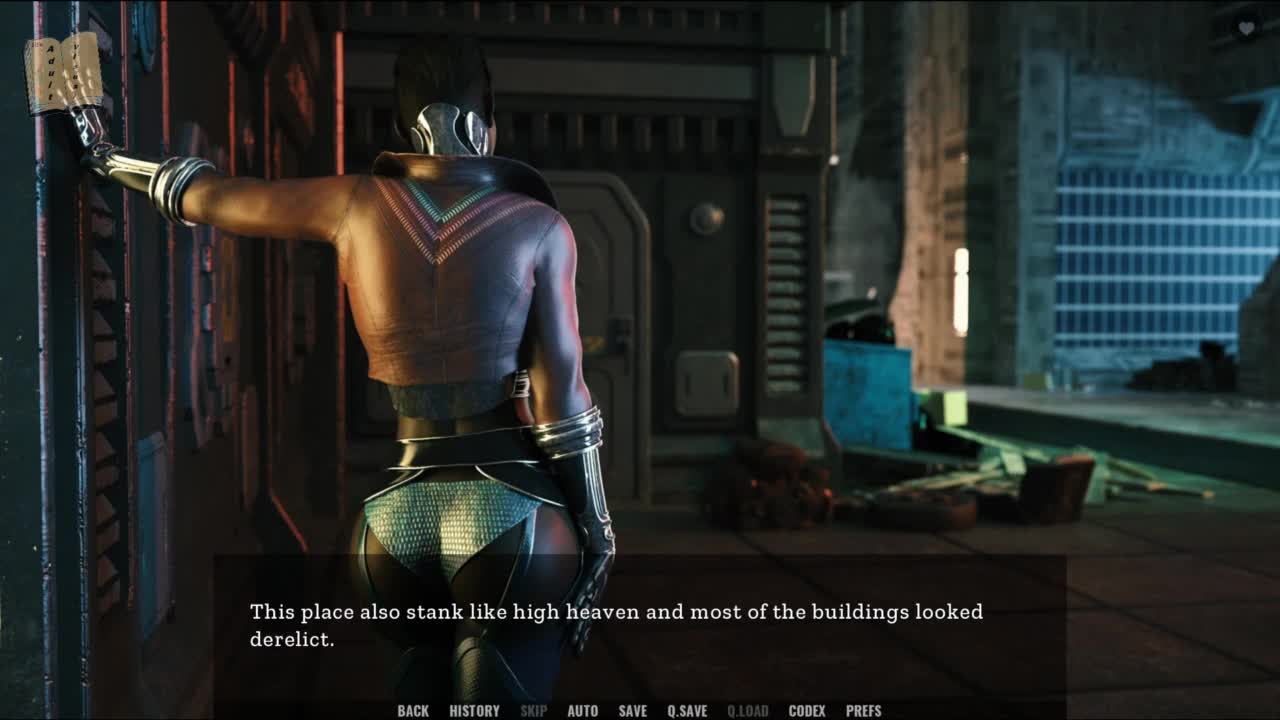Toggle AUTO advance mode
Screen dimensions: 1280x720
point(583,711)
